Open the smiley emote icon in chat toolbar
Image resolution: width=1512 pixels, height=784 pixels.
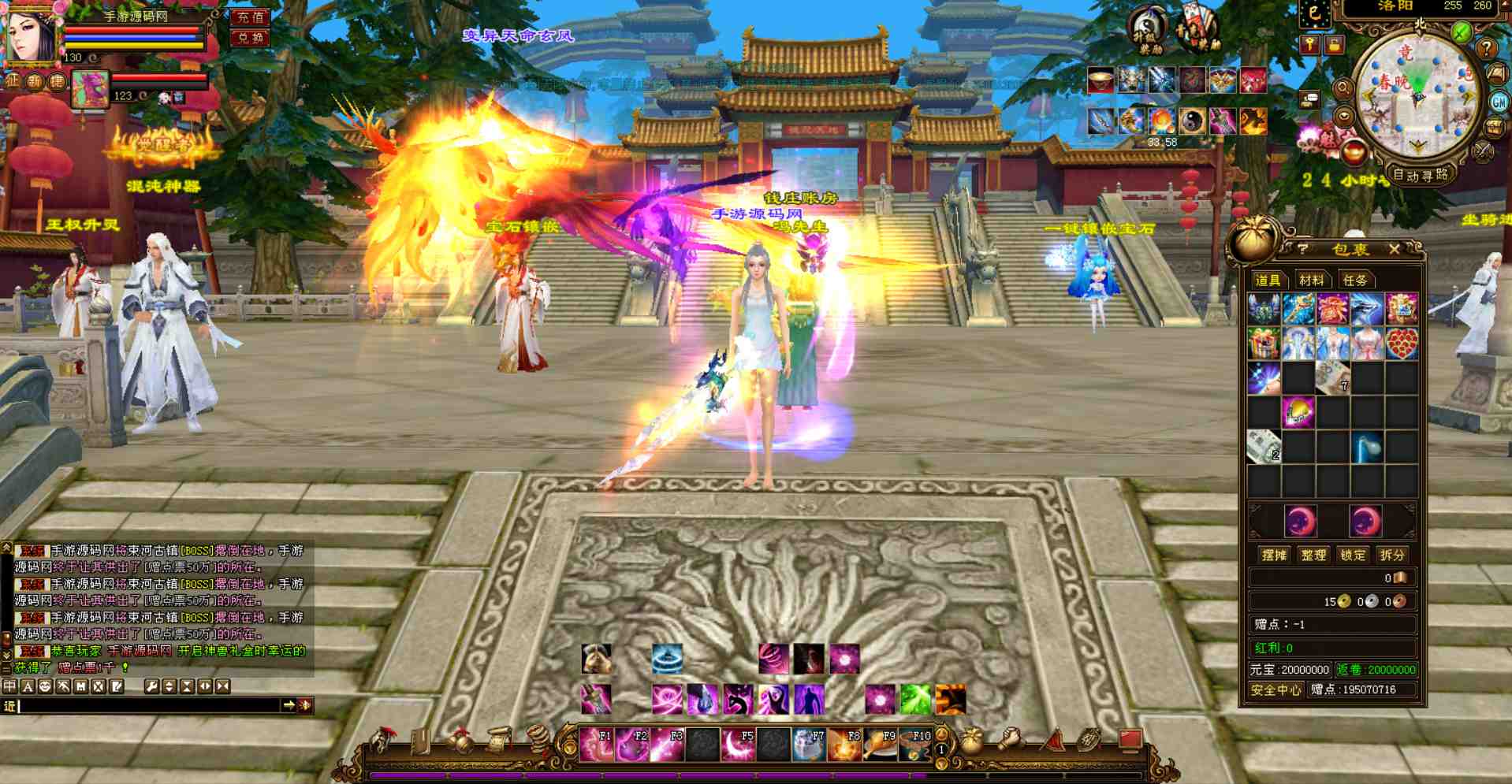tap(46, 686)
